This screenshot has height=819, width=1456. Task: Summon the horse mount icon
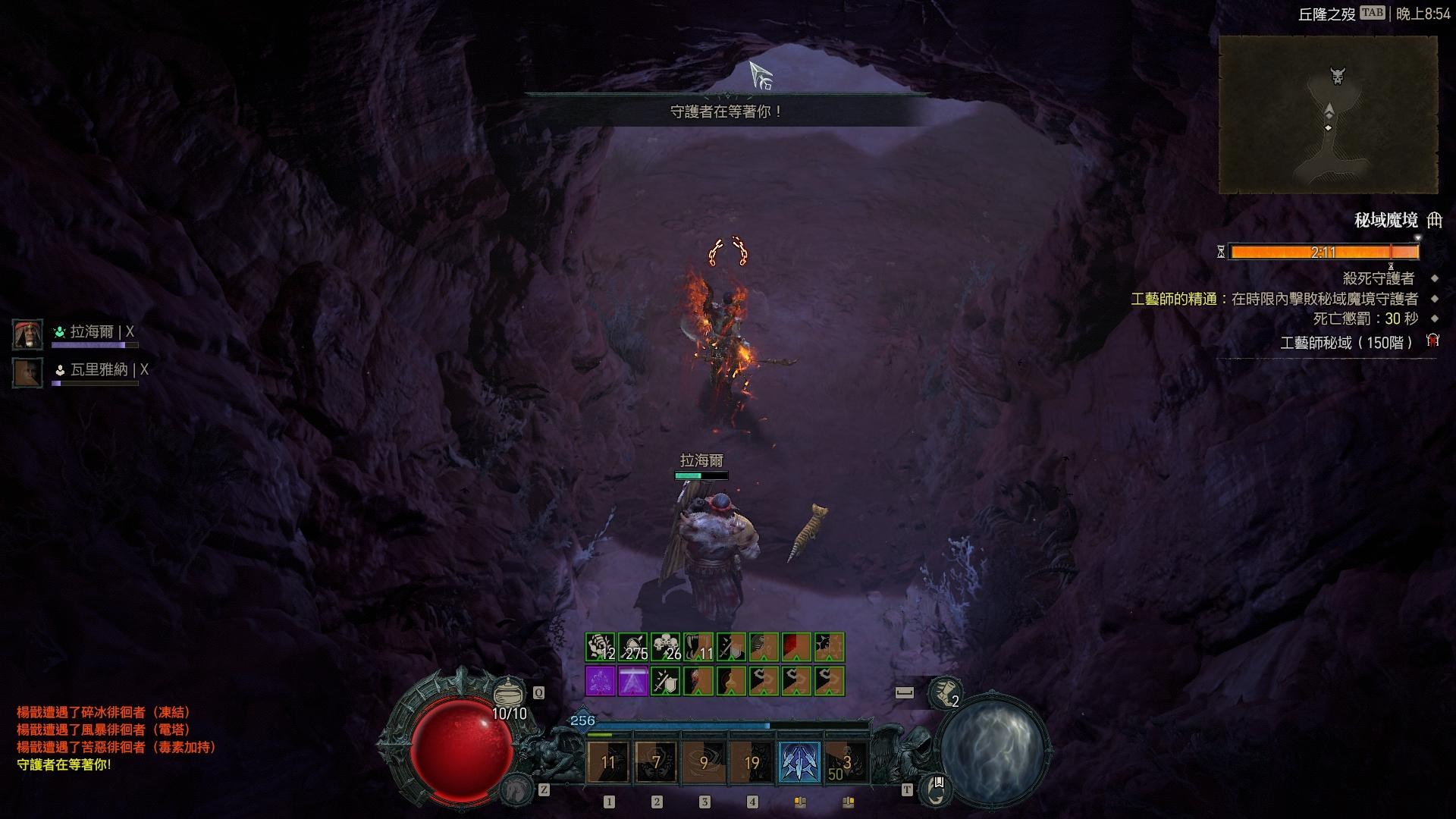pyautogui.click(x=516, y=789)
